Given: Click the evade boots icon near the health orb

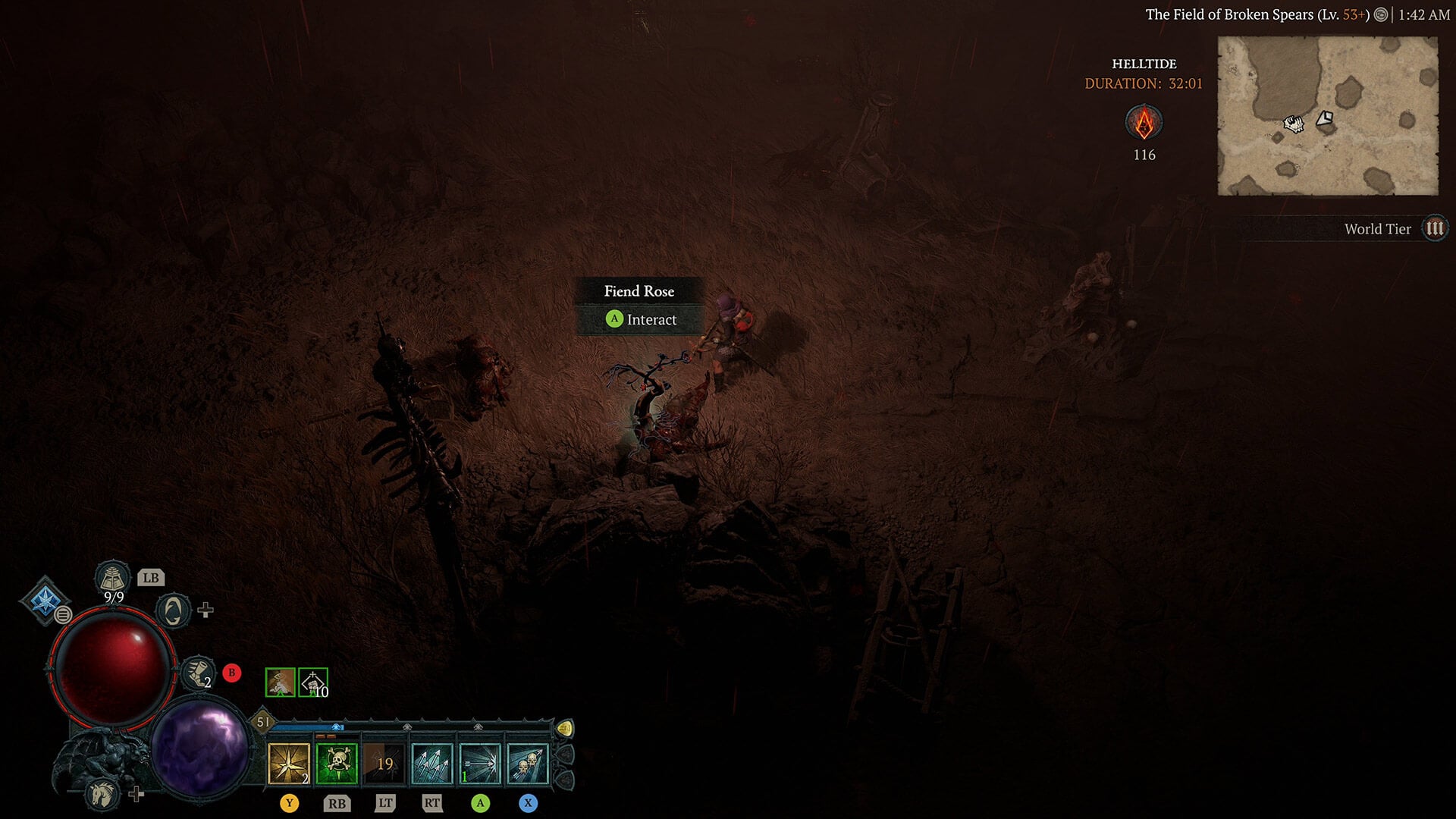Looking at the screenshot, I should (x=197, y=672).
